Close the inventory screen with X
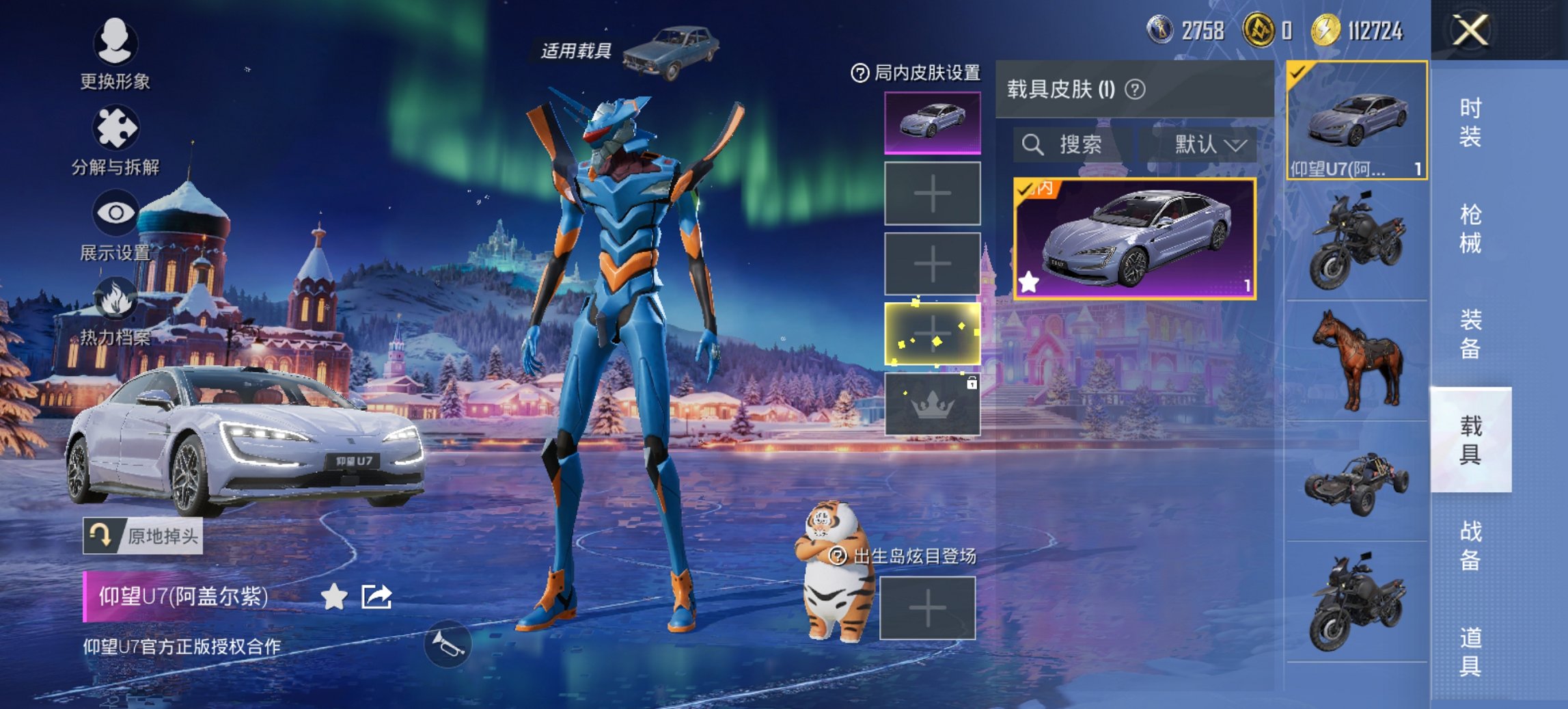Viewport: 1568px width, 709px height. pos(1470,31)
